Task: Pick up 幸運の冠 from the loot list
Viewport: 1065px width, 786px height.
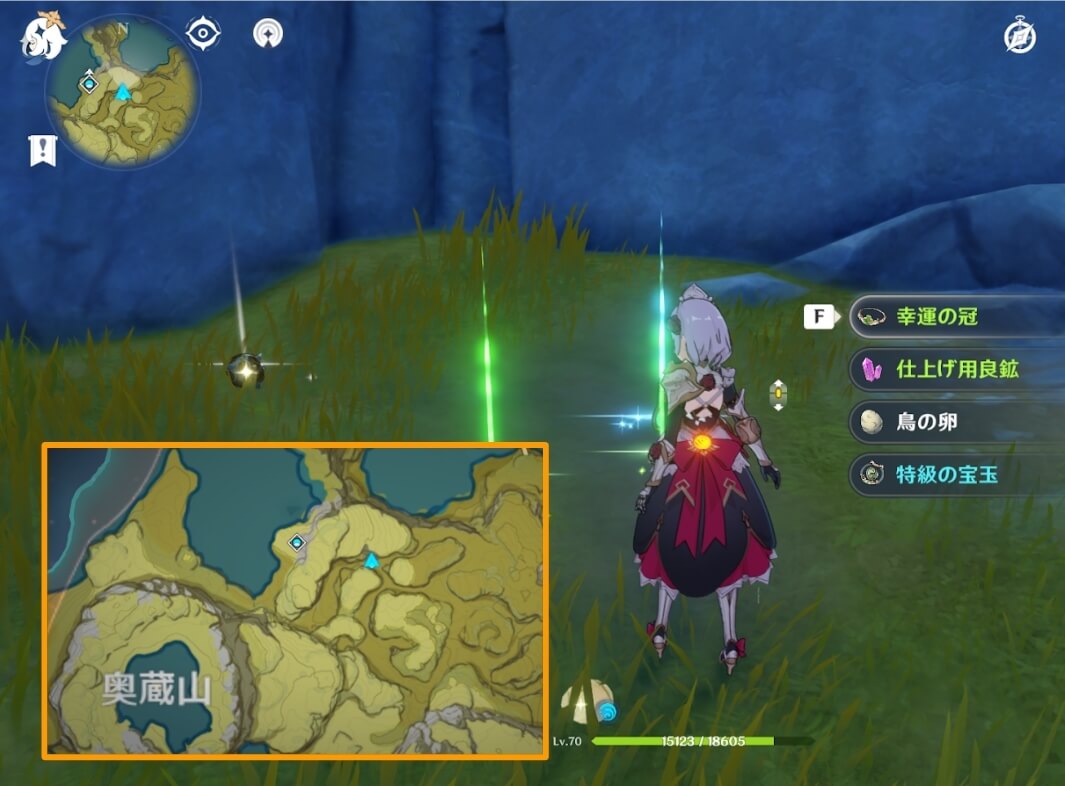Action: coord(956,317)
